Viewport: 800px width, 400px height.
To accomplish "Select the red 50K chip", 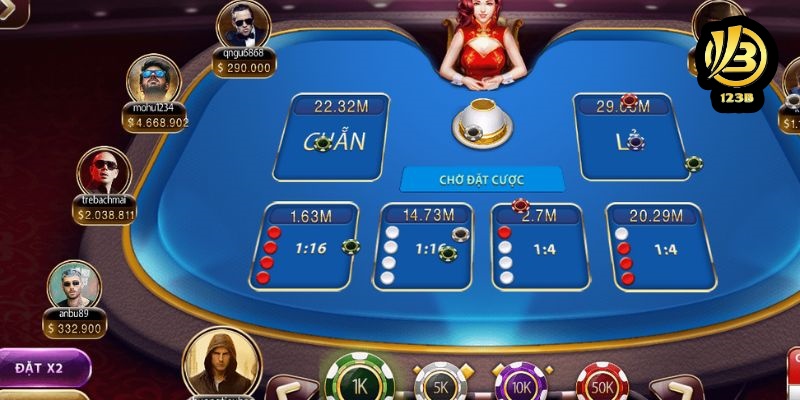I will pos(602,384).
